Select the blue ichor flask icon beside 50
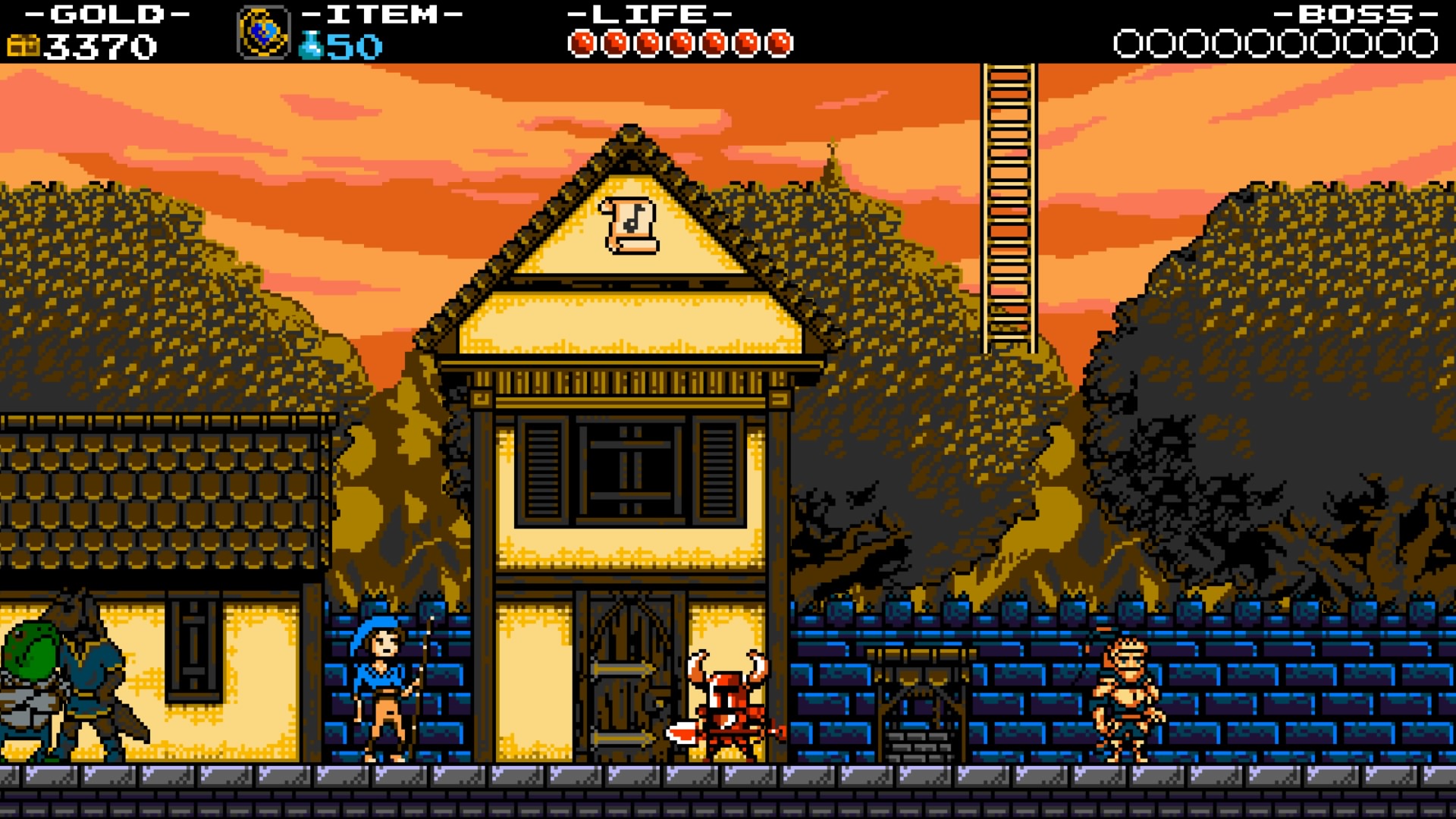The height and width of the screenshot is (819, 1456). [x=312, y=43]
